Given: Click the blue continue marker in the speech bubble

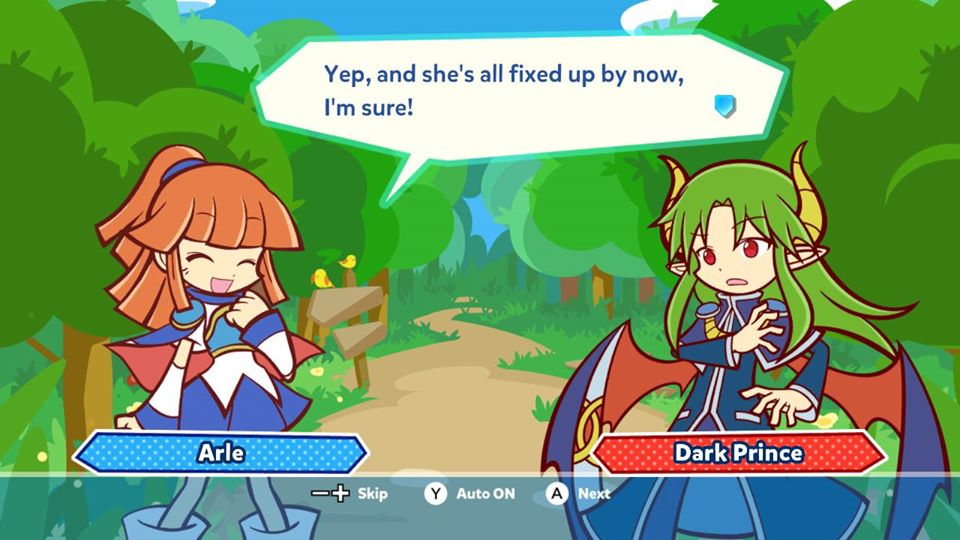Looking at the screenshot, I should pos(725,105).
